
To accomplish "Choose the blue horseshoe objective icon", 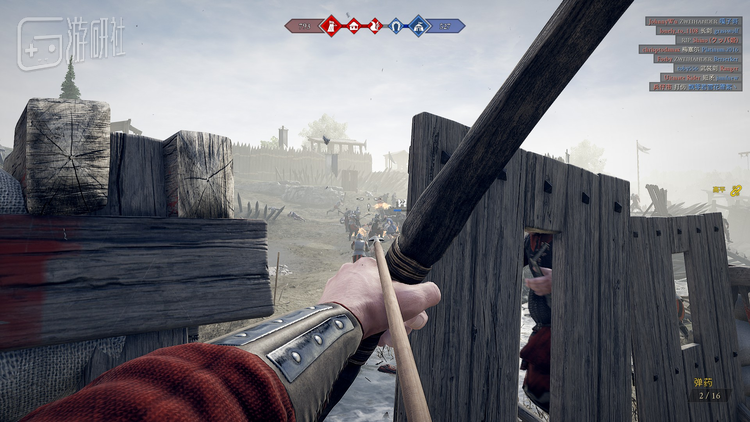I will (396, 26).
